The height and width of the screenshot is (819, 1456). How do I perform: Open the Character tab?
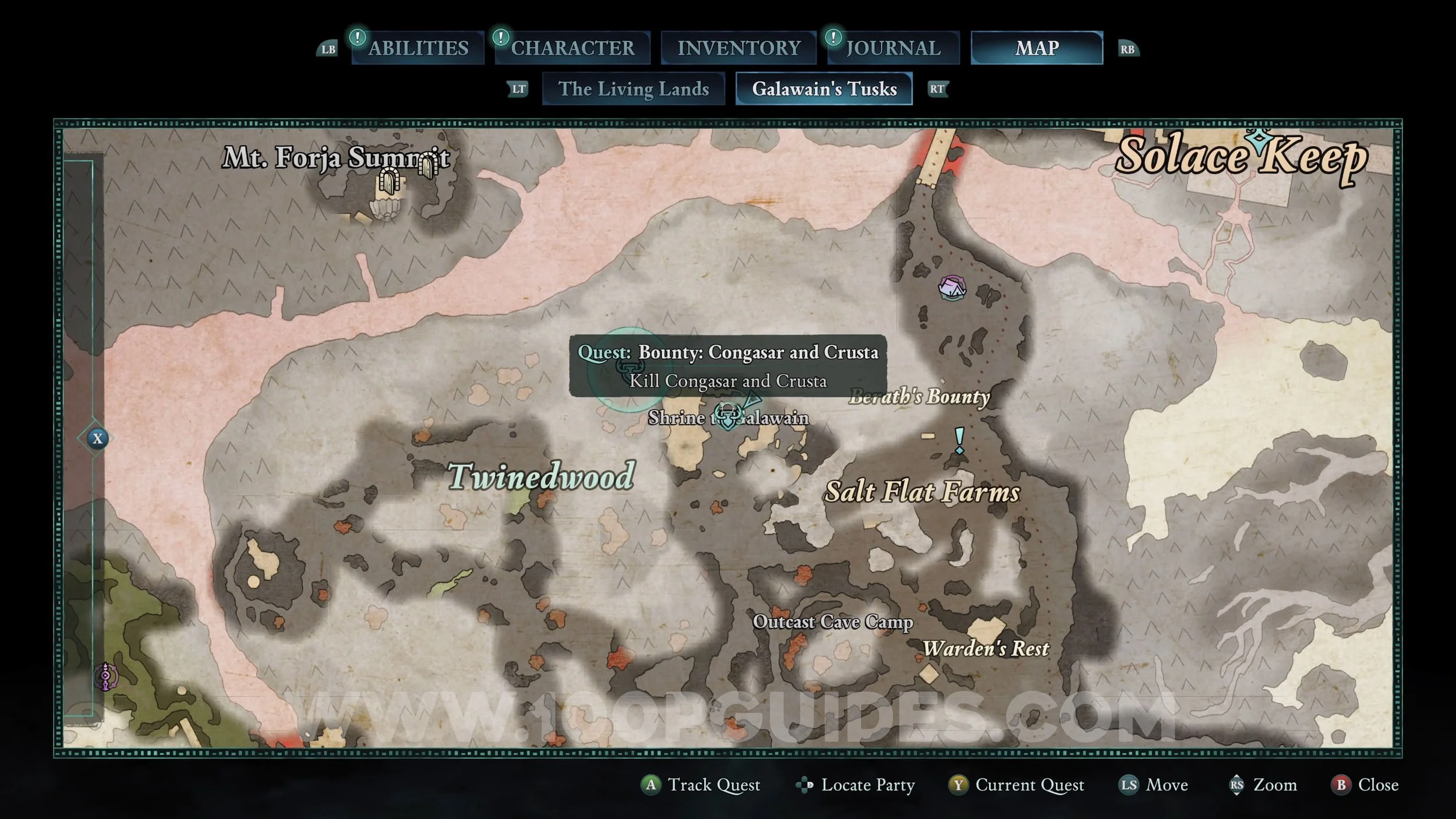572,48
